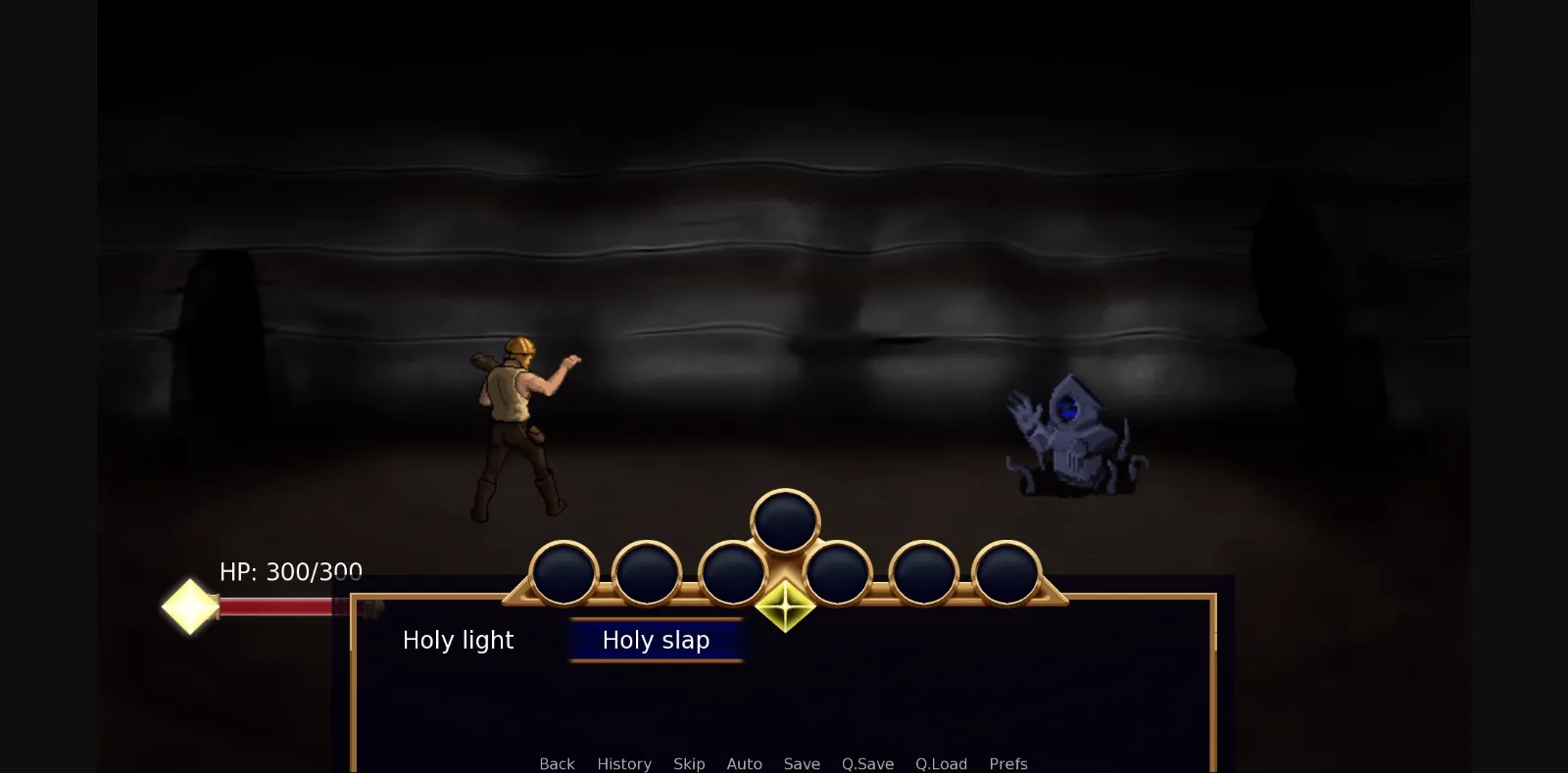Toggle Skip mode on
The width and height of the screenshot is (1568, 773).
689,763
